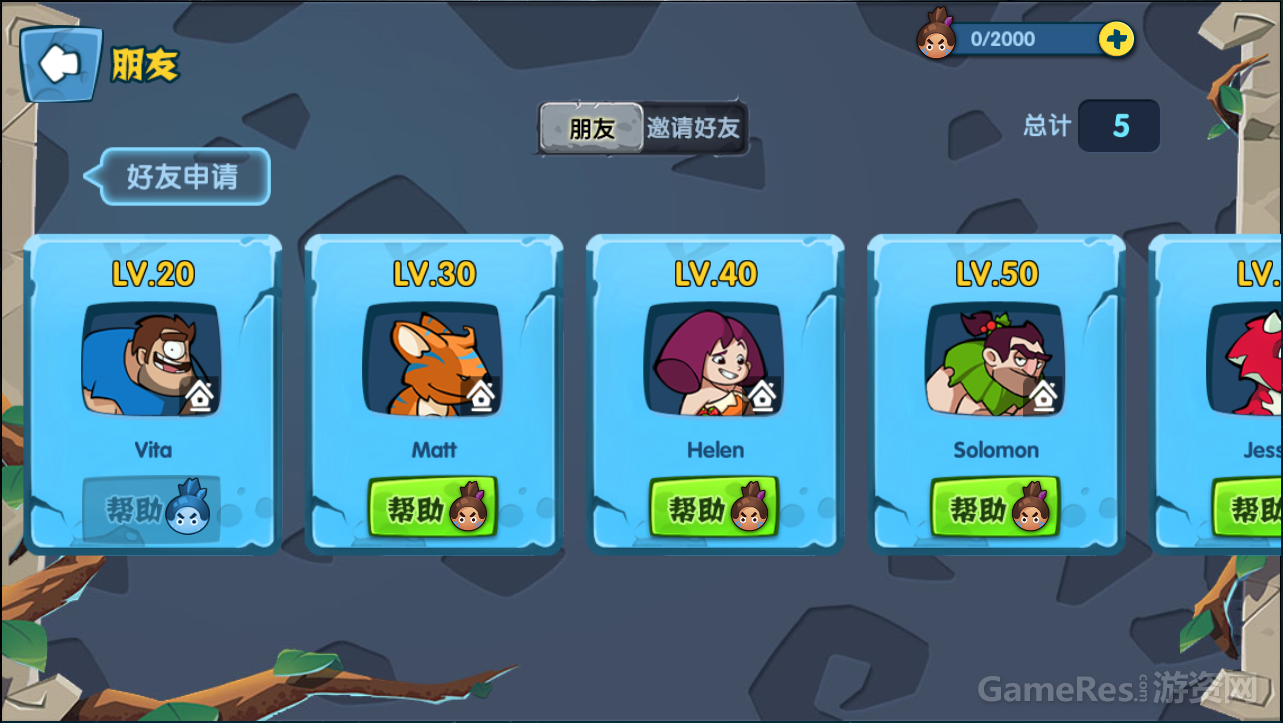The height and width of the screenshot is (723, 1283).
Task: Select Vita's home icon on the friend card
Action: (200, 397)
